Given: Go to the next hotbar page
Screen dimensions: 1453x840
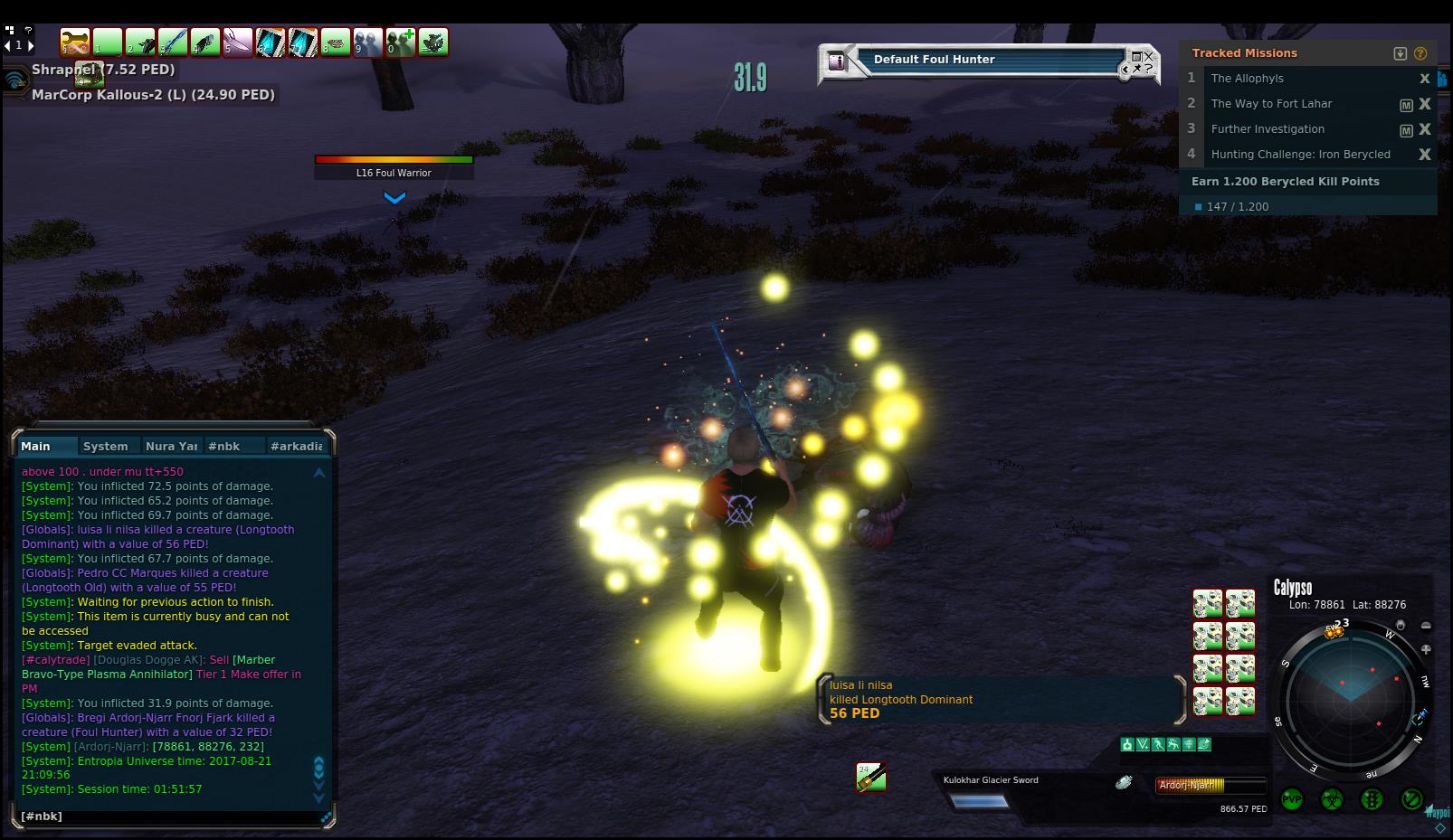Looking at the screenshot, I should [31, 44].
